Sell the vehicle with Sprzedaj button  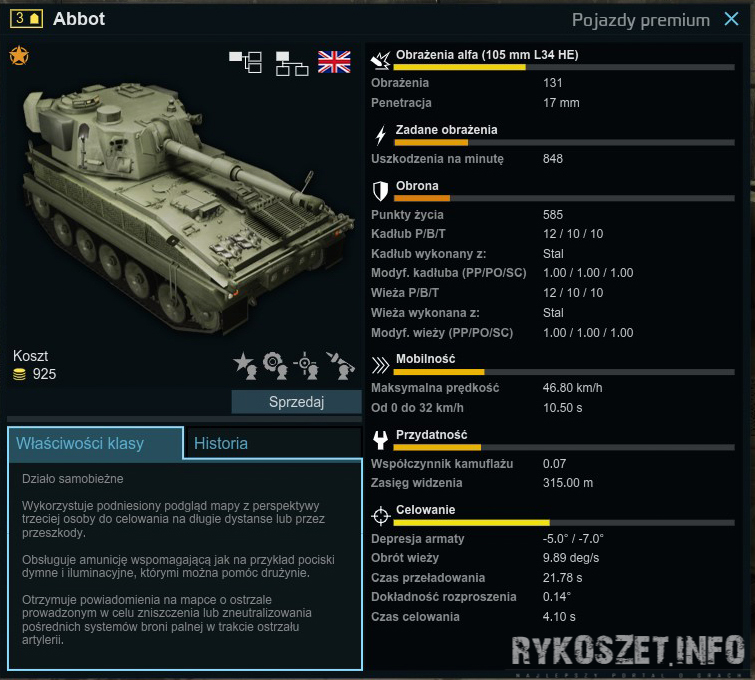(x=296, y=401)
